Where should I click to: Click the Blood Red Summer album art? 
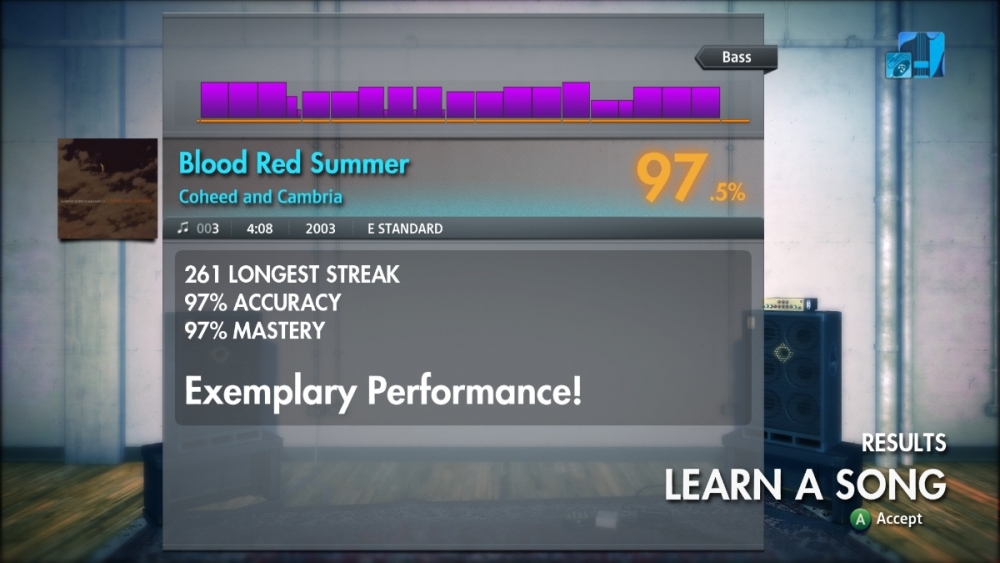tap(108, 189)
